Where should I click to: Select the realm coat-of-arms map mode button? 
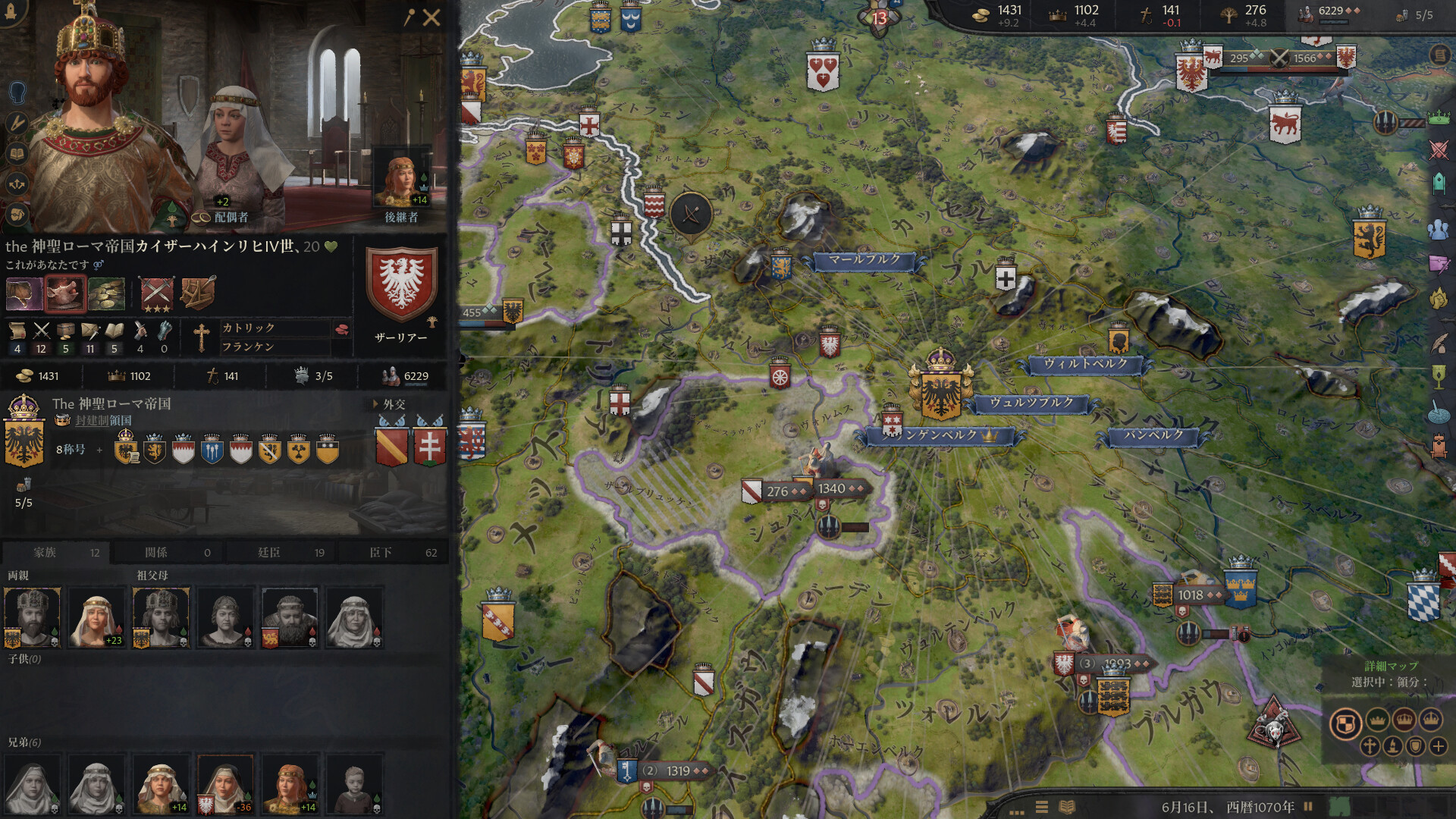1345,722
